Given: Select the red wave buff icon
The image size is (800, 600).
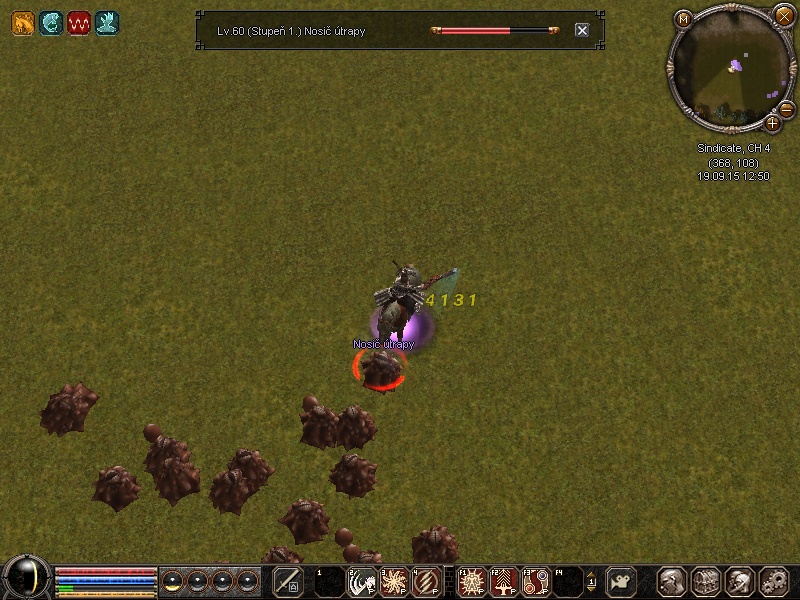Looking at the screenshot, I should 79,22.
